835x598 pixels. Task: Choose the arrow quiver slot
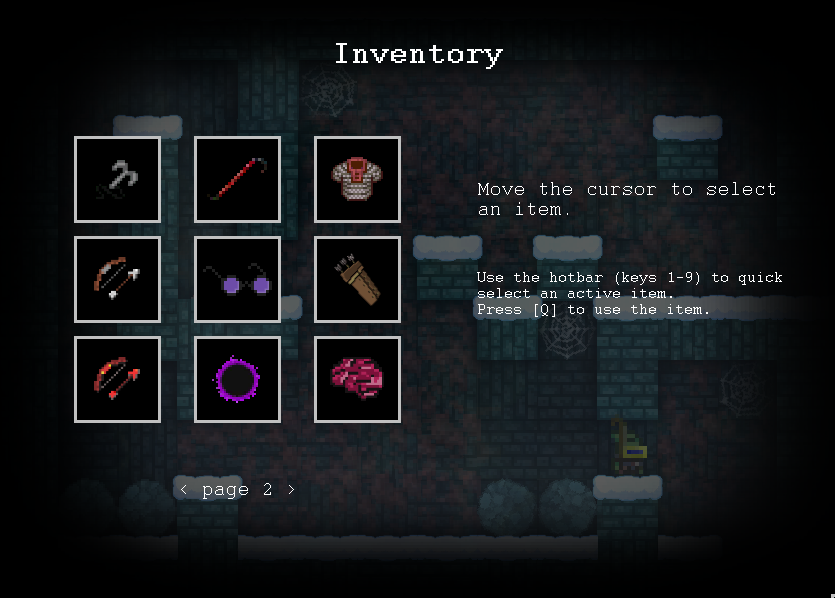pos(357,279)
